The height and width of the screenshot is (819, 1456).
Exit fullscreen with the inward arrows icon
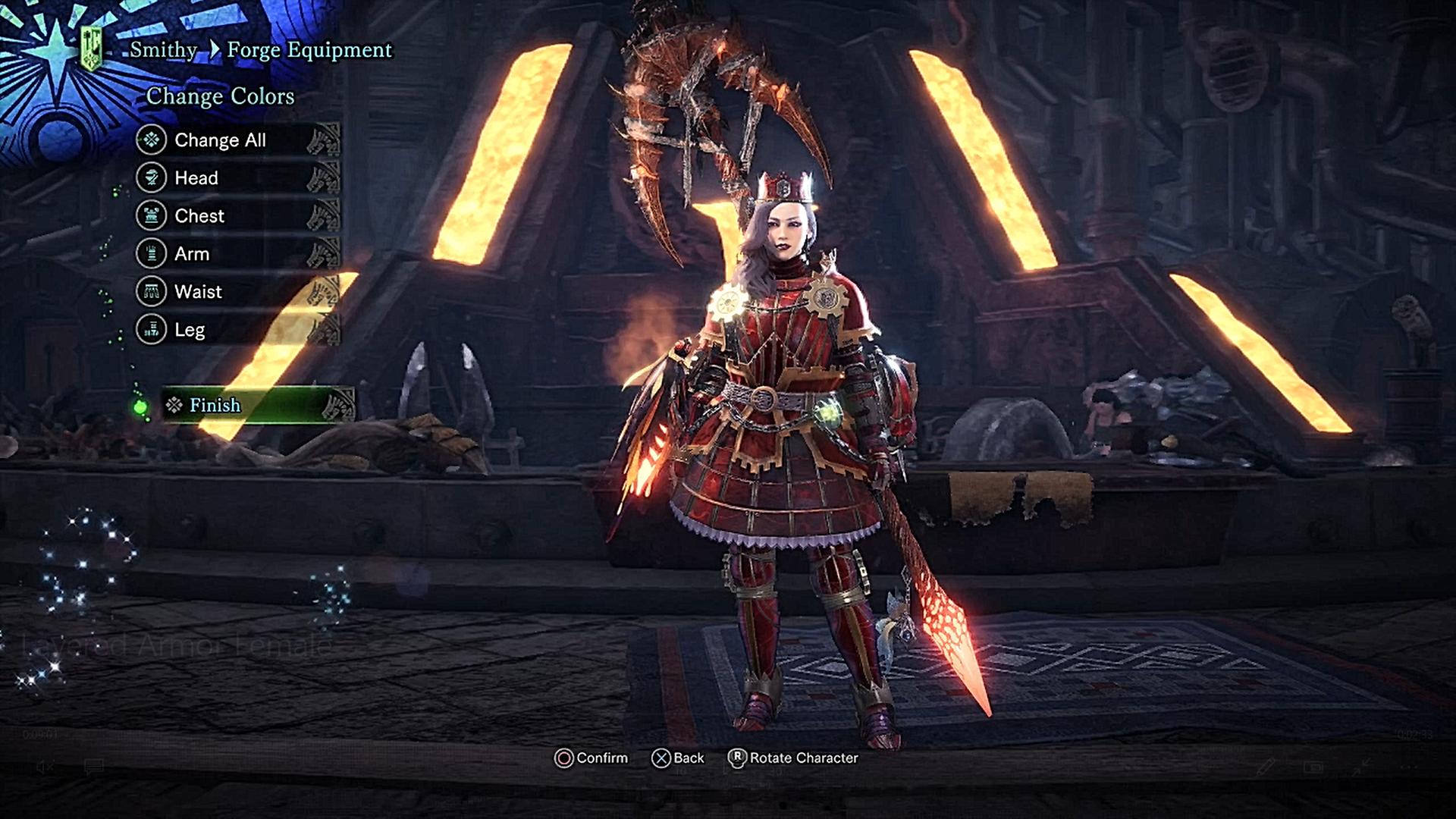1361,768
